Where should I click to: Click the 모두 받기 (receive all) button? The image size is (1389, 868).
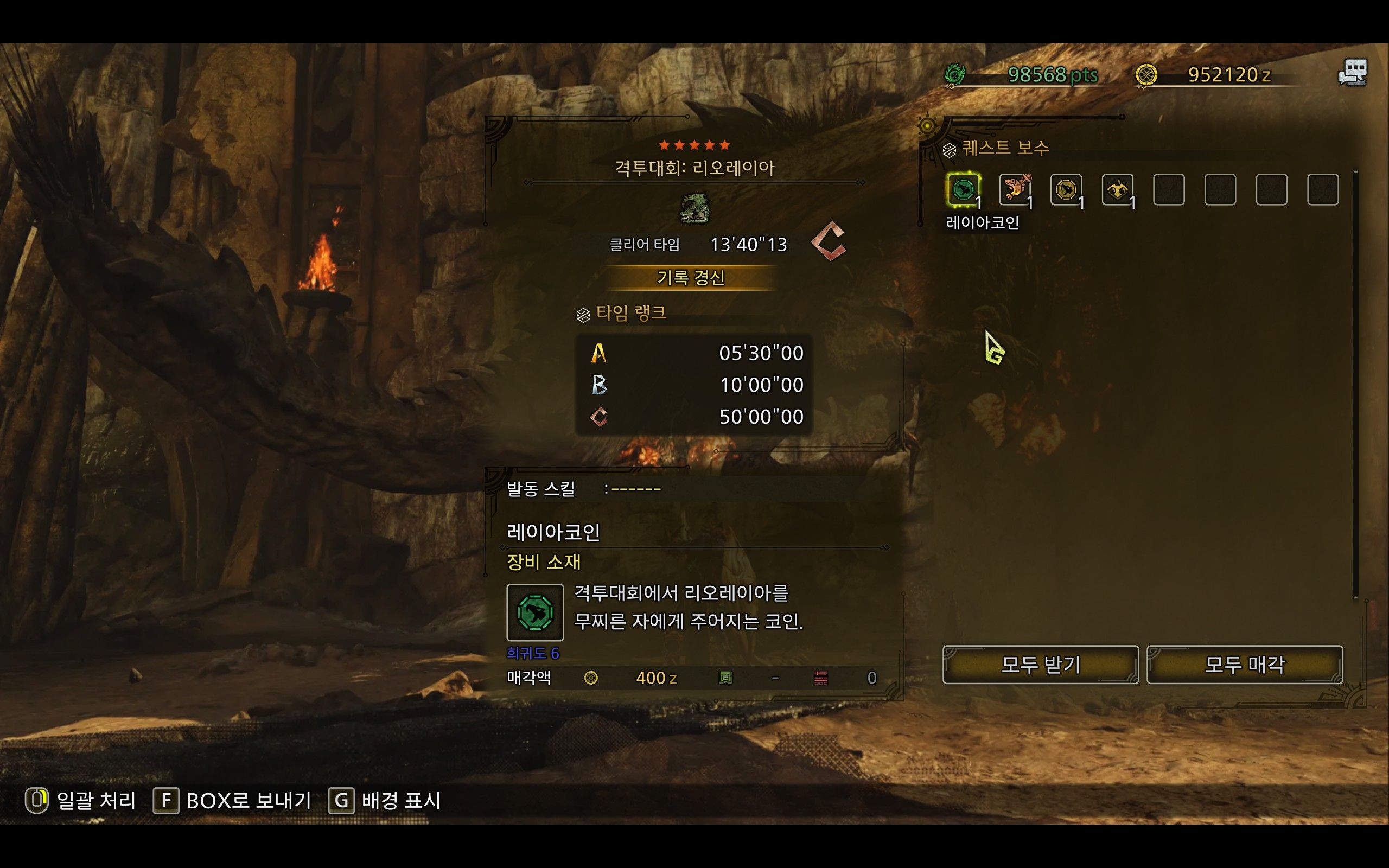point(1040,665)
